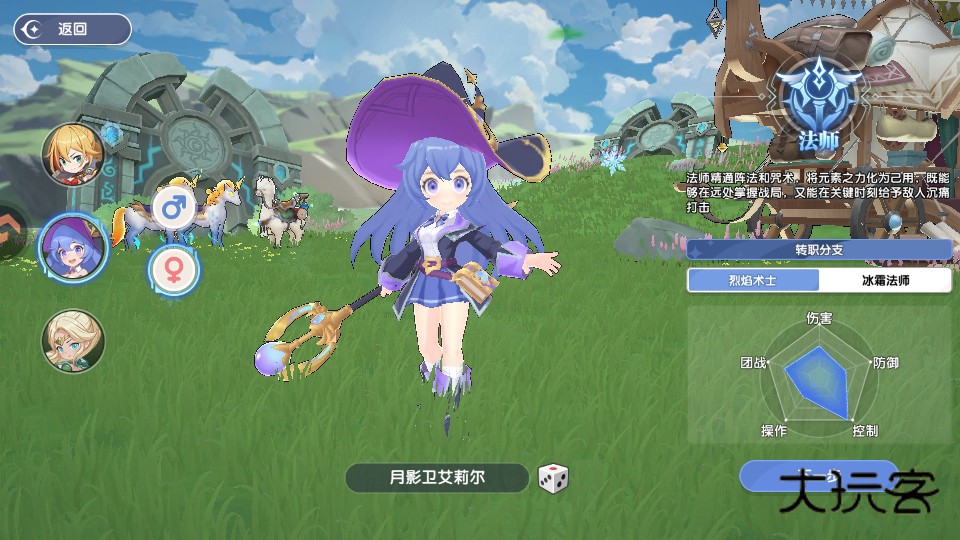Click the 返回 back button
Screen dimensions: 960x540
pos(72,29)
